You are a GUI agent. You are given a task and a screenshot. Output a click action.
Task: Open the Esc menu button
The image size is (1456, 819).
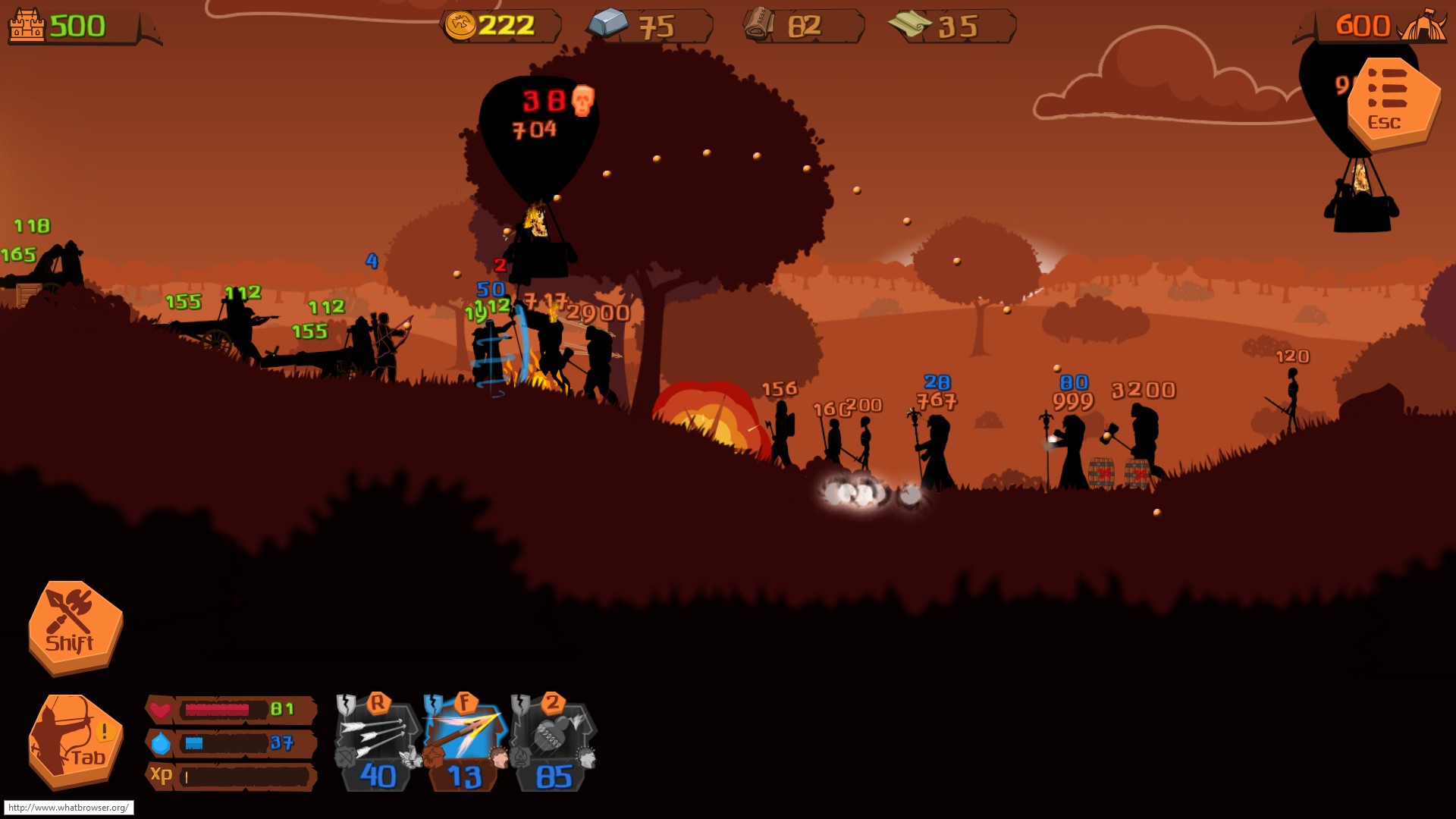click(x=1392, y=102)
